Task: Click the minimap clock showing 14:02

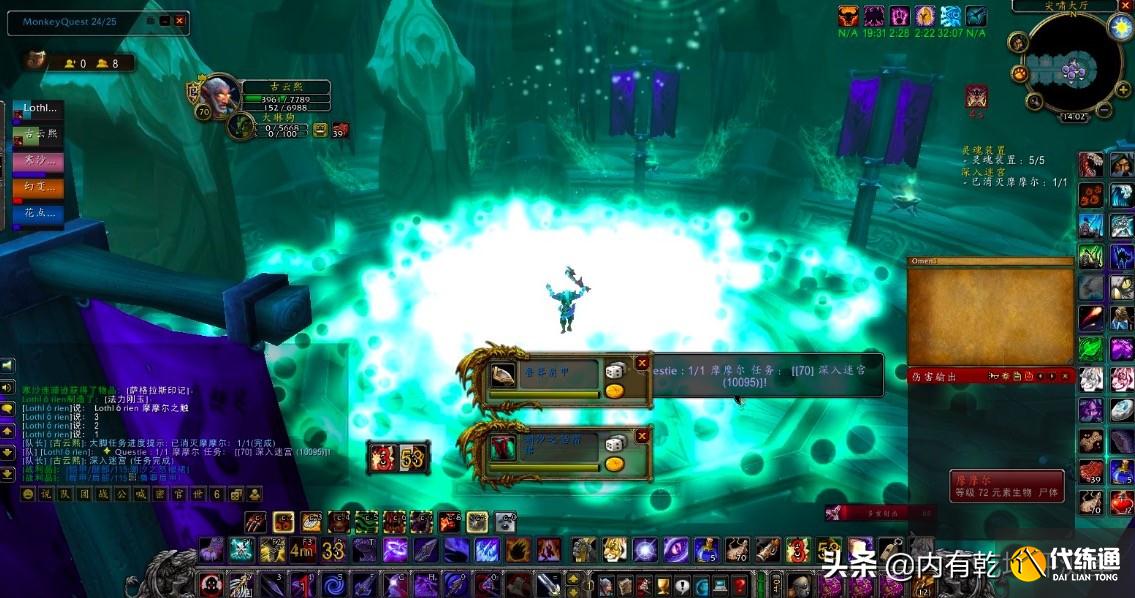Action: [1073, 117]
